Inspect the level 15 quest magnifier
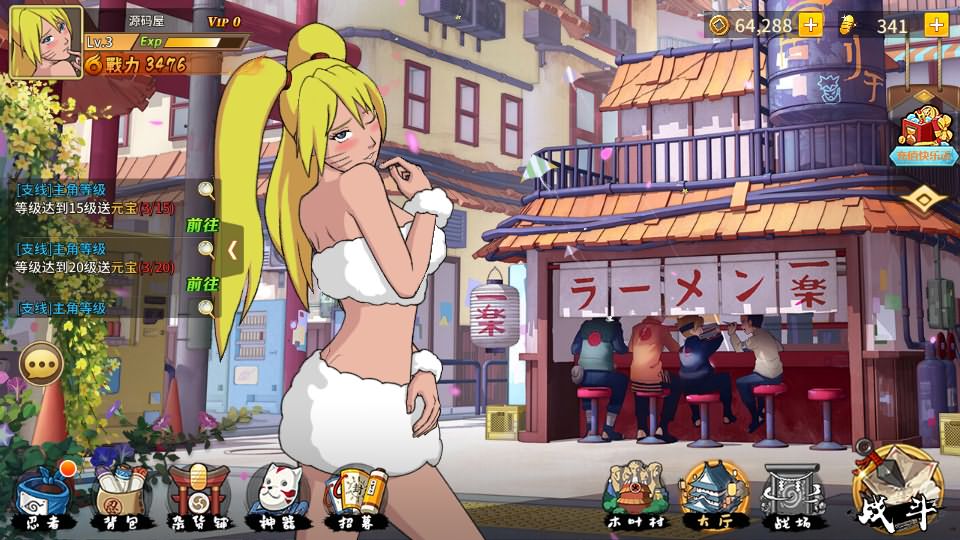 206,189
